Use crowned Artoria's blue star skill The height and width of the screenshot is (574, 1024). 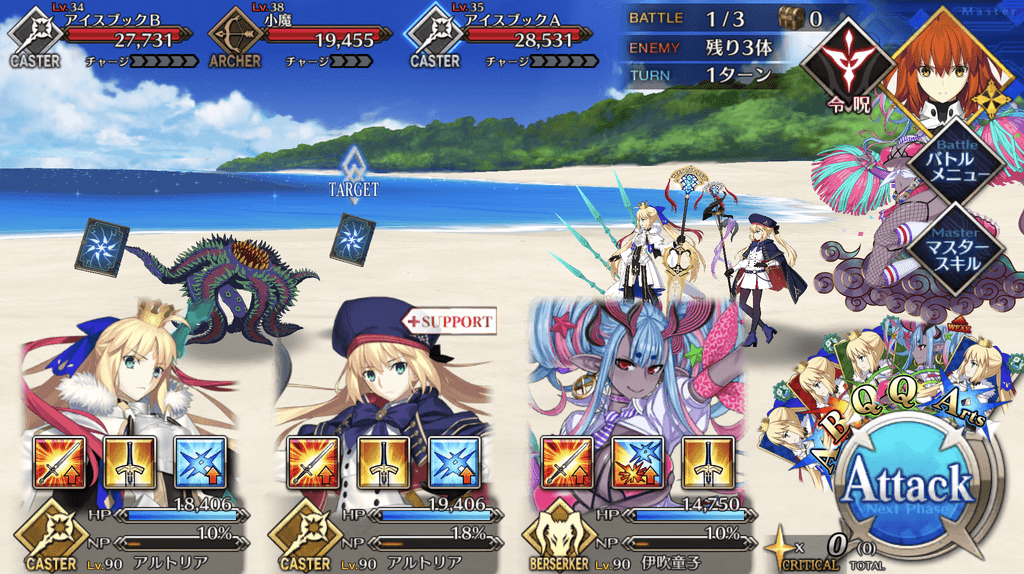coord(196,462)
